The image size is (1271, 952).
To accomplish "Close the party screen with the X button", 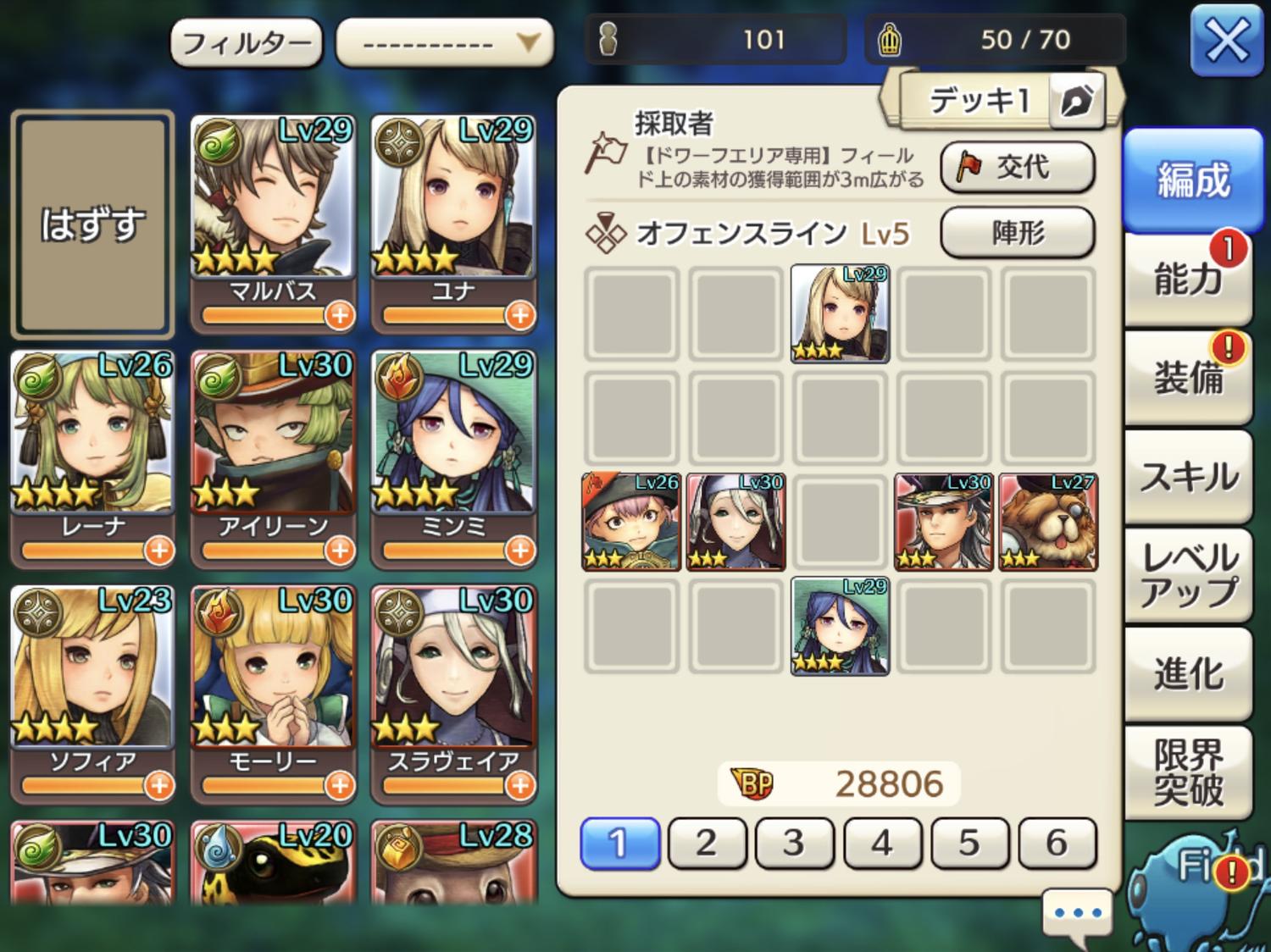I will [1226, 40].
